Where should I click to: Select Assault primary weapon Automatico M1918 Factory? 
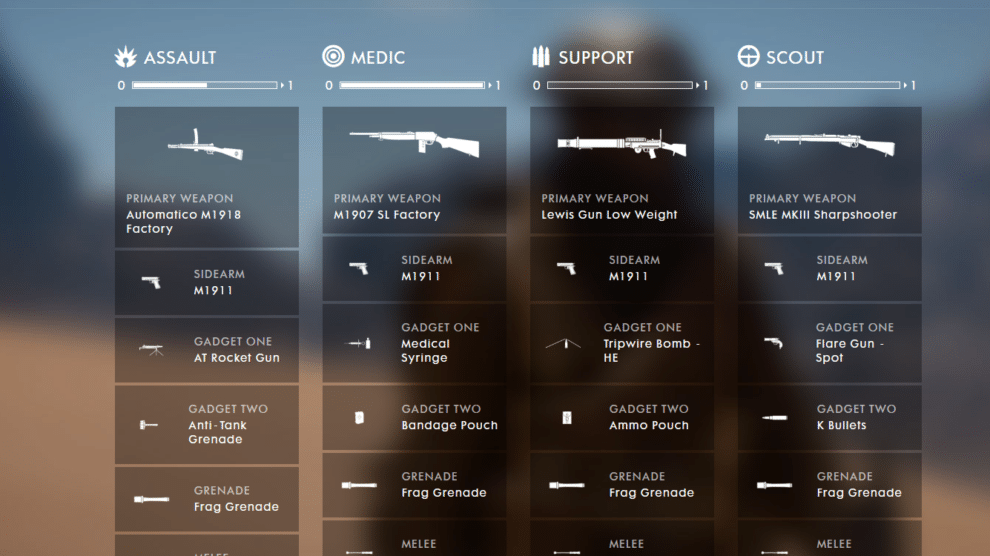point(206,177)
